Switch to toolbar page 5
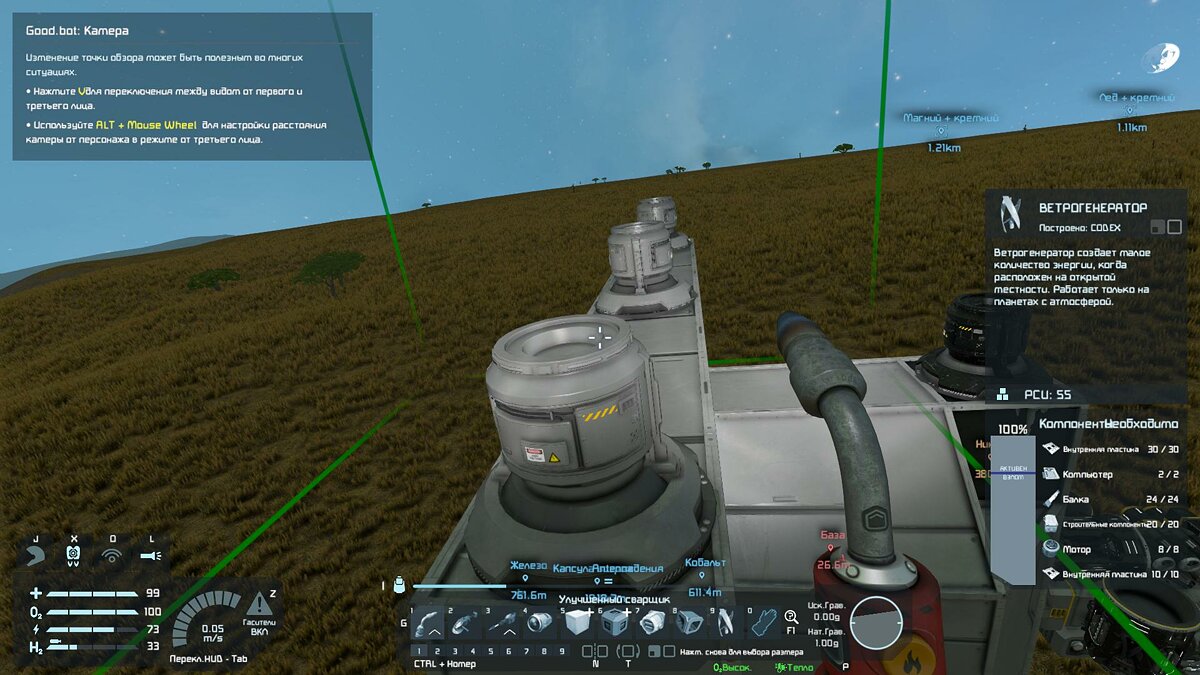This screenshot has width=1200, height=675. point(491,651)
